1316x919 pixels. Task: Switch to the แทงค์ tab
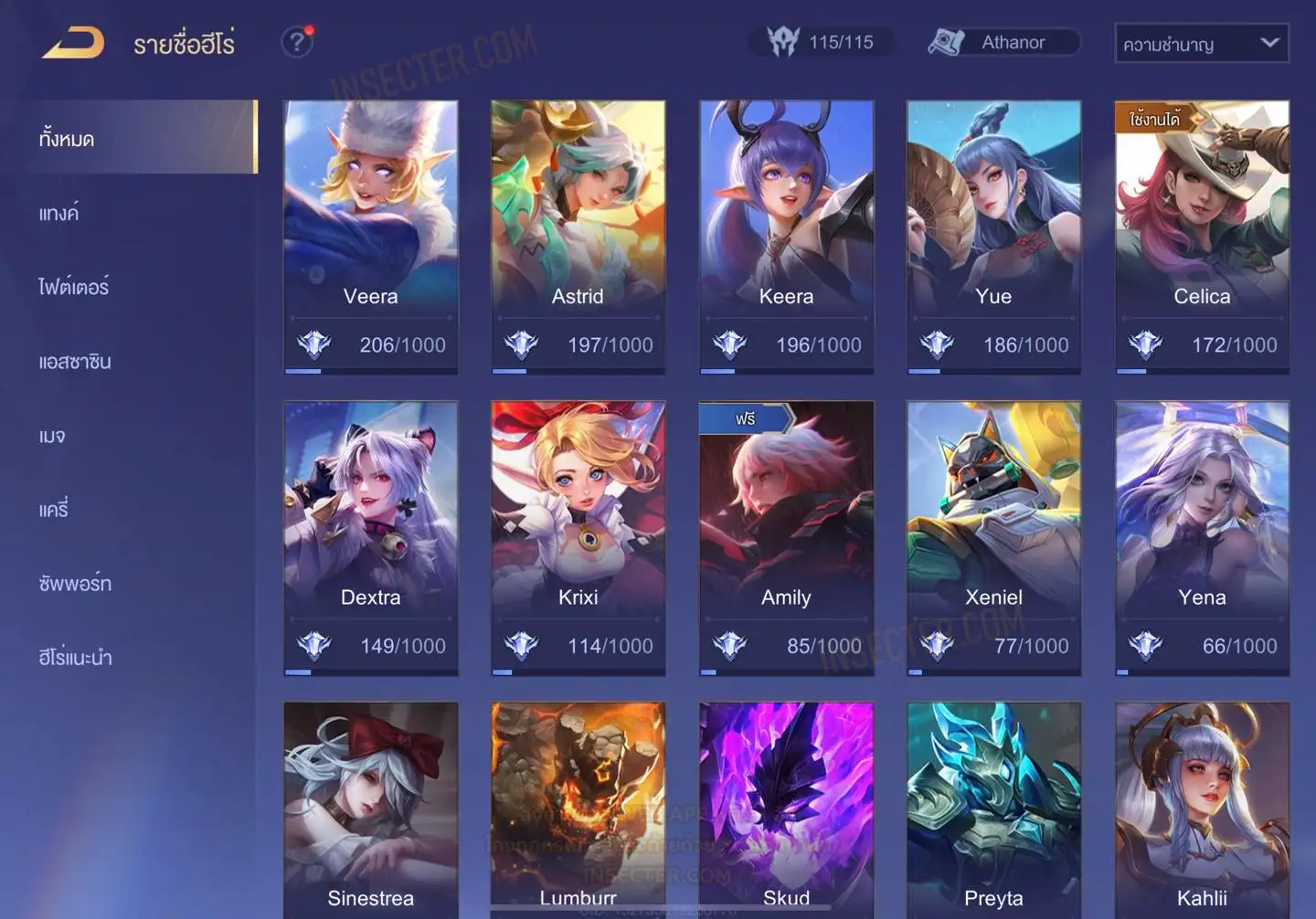[59, 213]
